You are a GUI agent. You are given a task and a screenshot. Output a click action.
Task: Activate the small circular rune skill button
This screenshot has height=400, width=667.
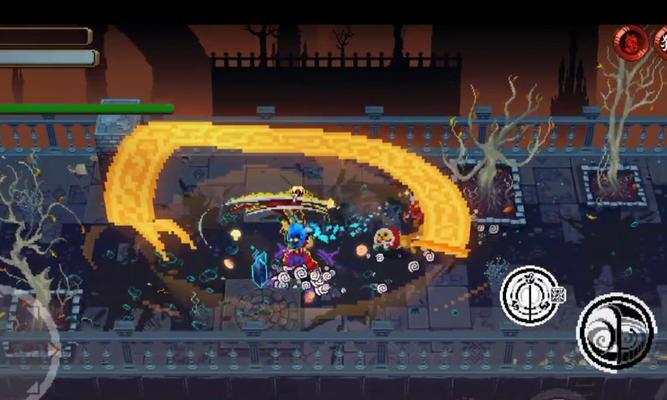tap(529, 294)
